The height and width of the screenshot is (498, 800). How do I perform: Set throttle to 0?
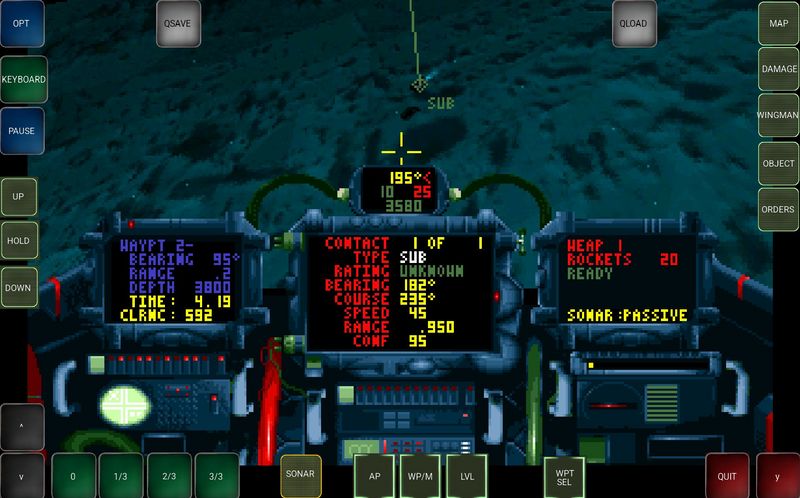coord(73,476)
